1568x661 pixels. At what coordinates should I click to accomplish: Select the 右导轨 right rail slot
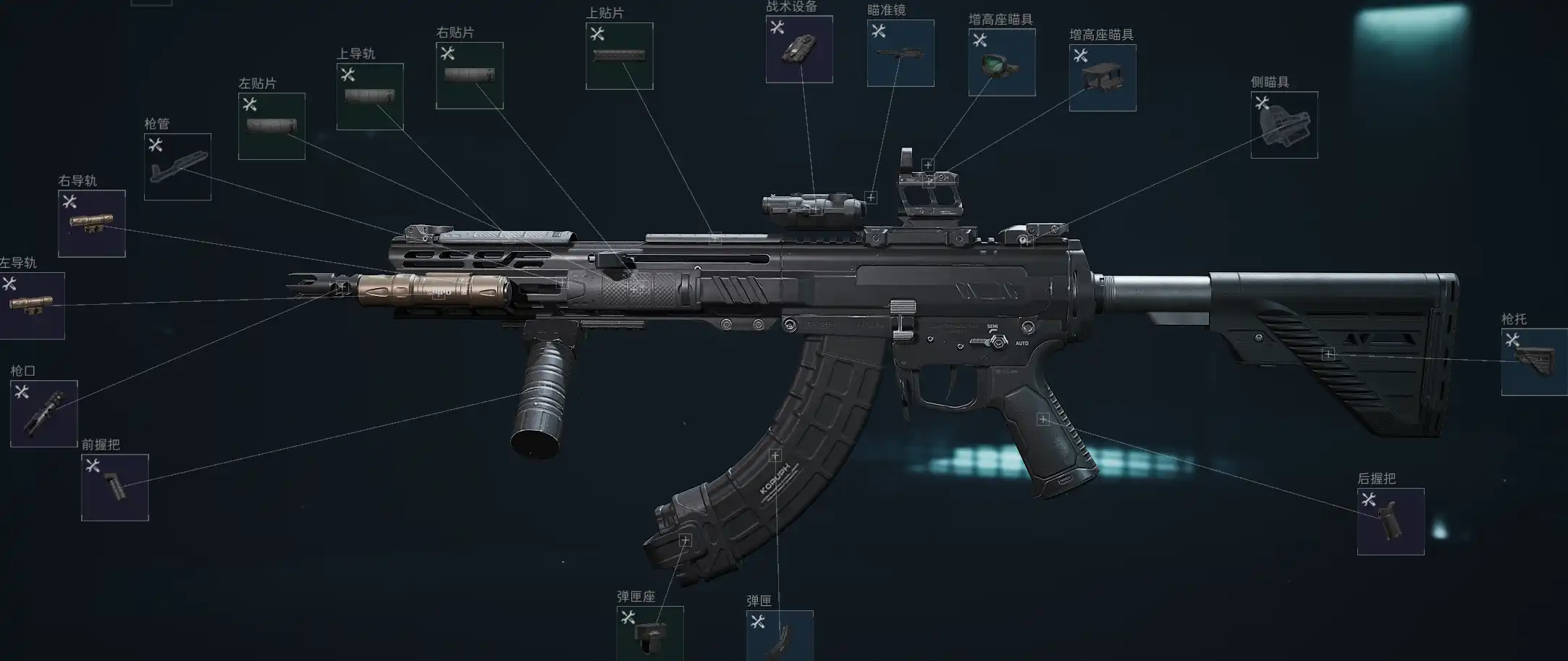92,223
